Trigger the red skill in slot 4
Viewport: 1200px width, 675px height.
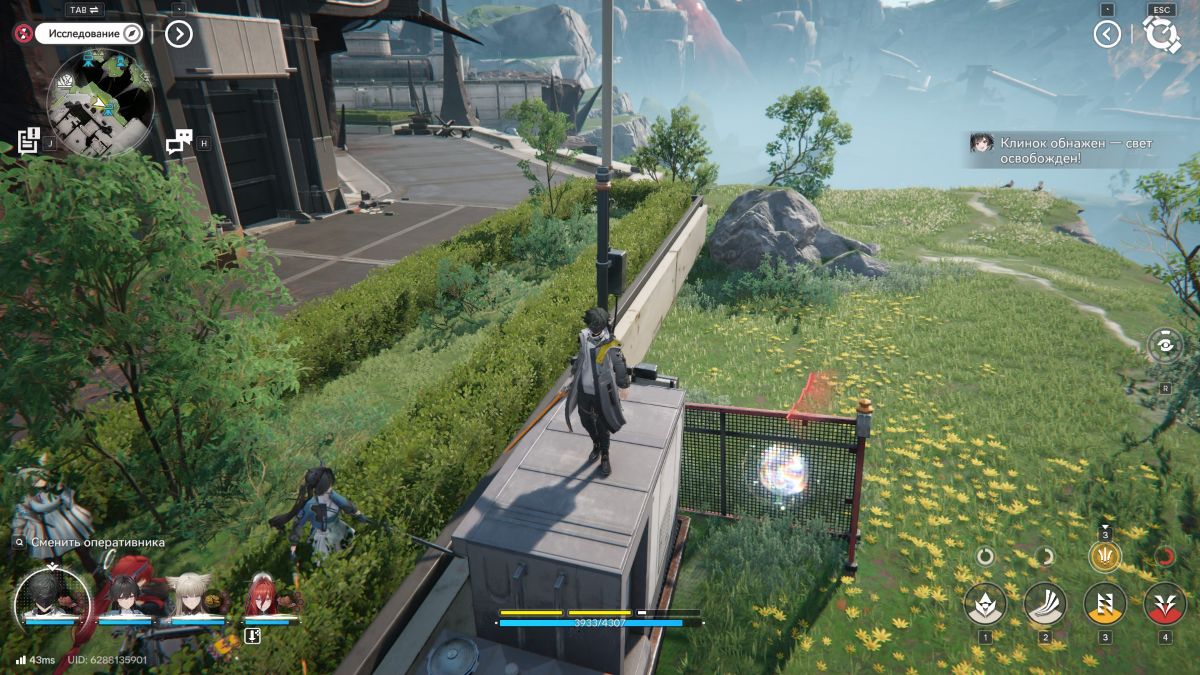pos(1164,603)
